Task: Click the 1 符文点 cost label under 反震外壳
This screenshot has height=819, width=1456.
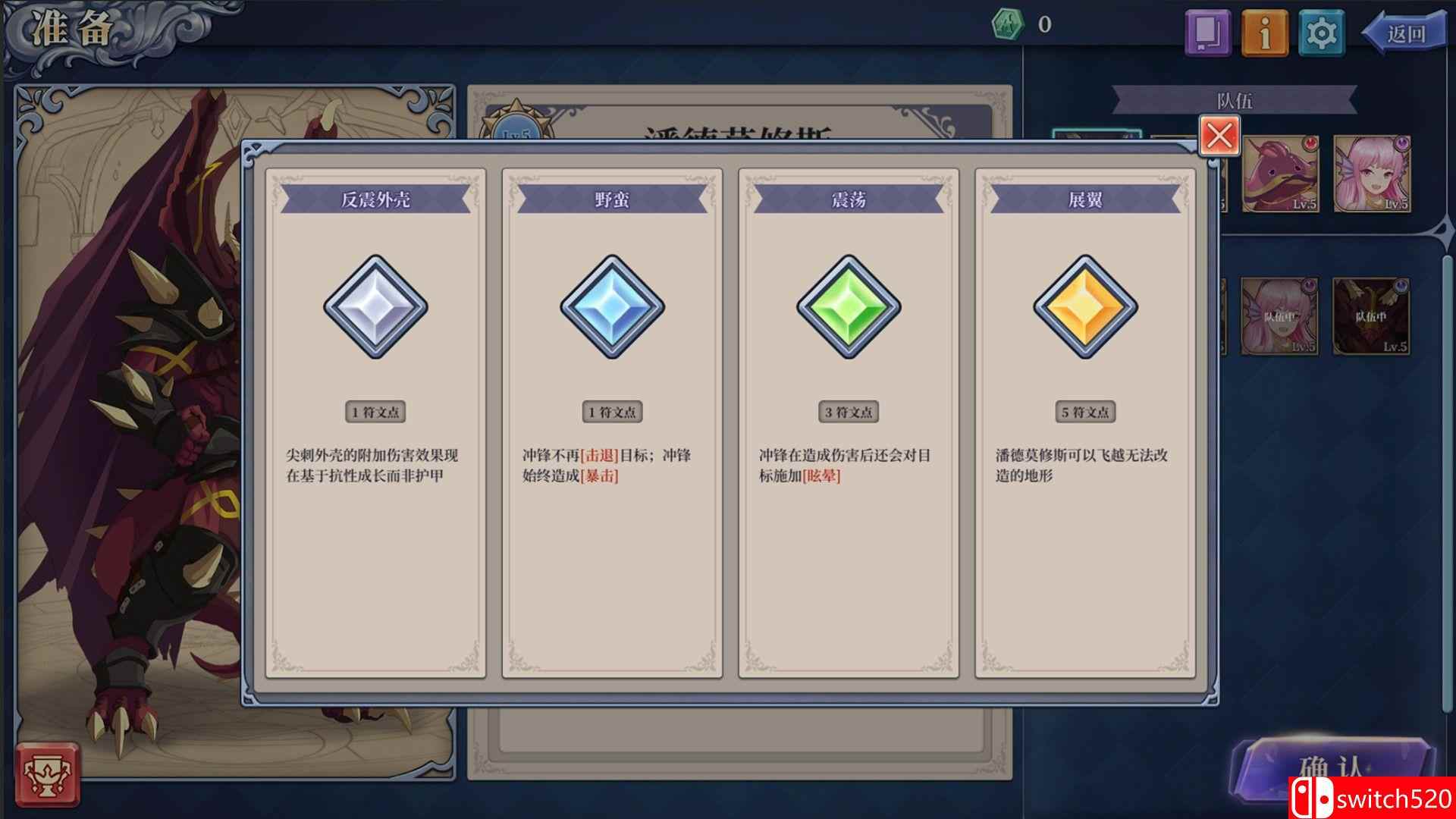Action: 377,413
